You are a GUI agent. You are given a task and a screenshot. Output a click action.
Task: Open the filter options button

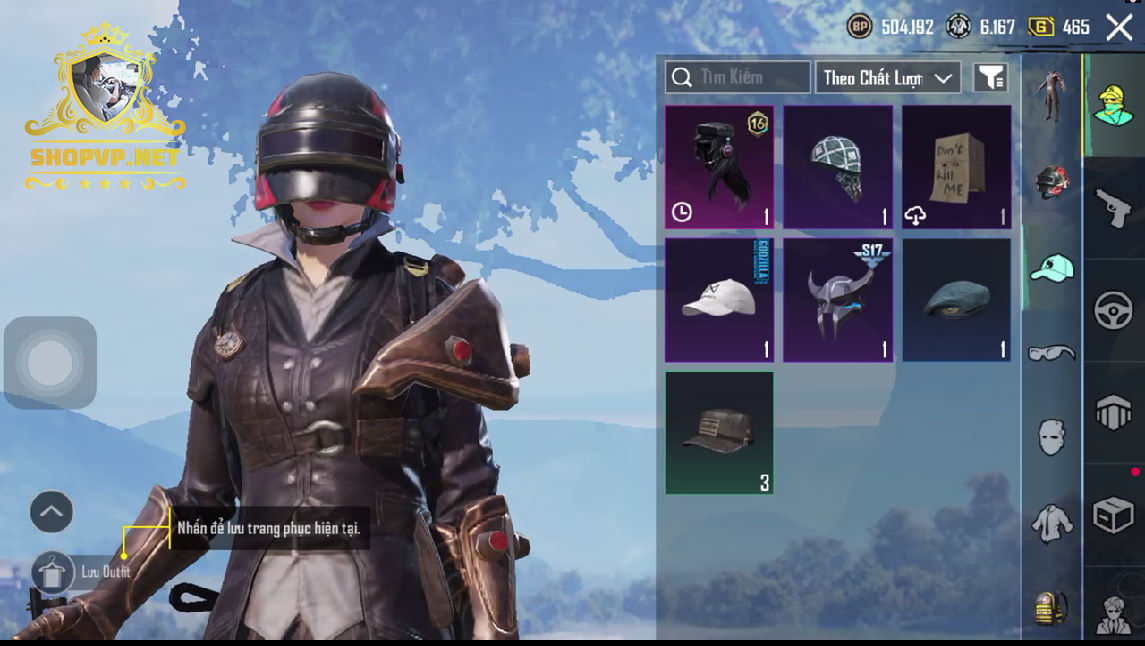[990, 77]
